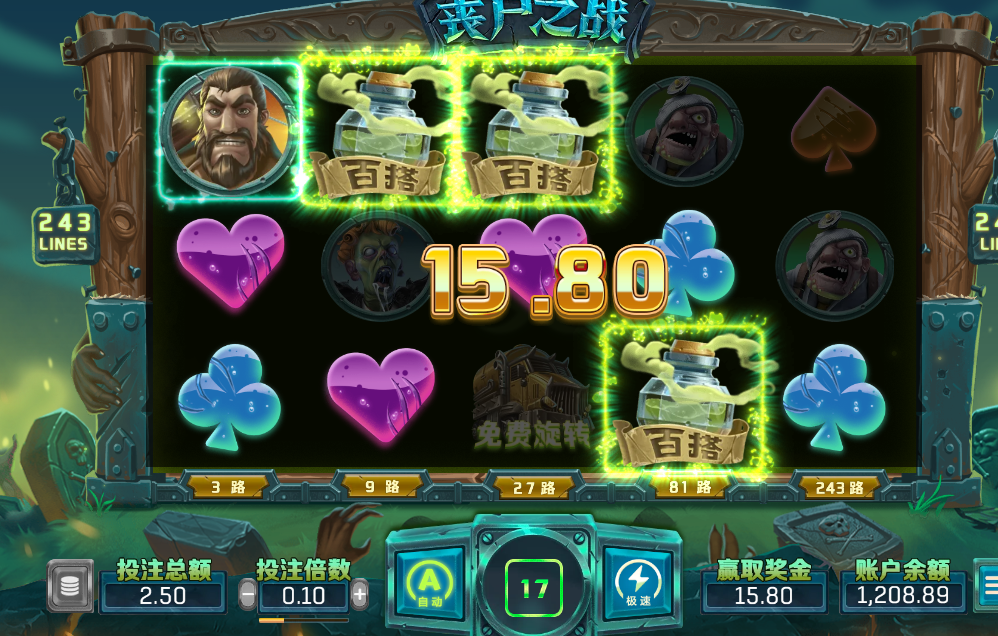Click the central spin button showing 17
The height and width of the screenshot is (636, 998).
point(534,588)
